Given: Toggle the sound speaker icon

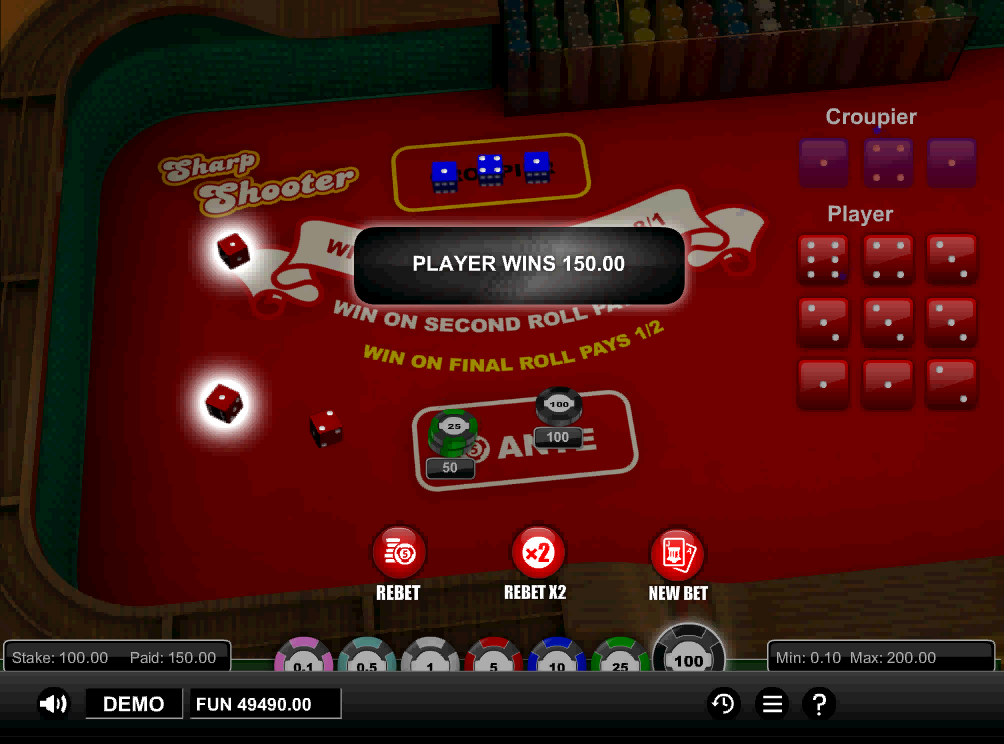Looking at the screenshot, I should (53, 704).
